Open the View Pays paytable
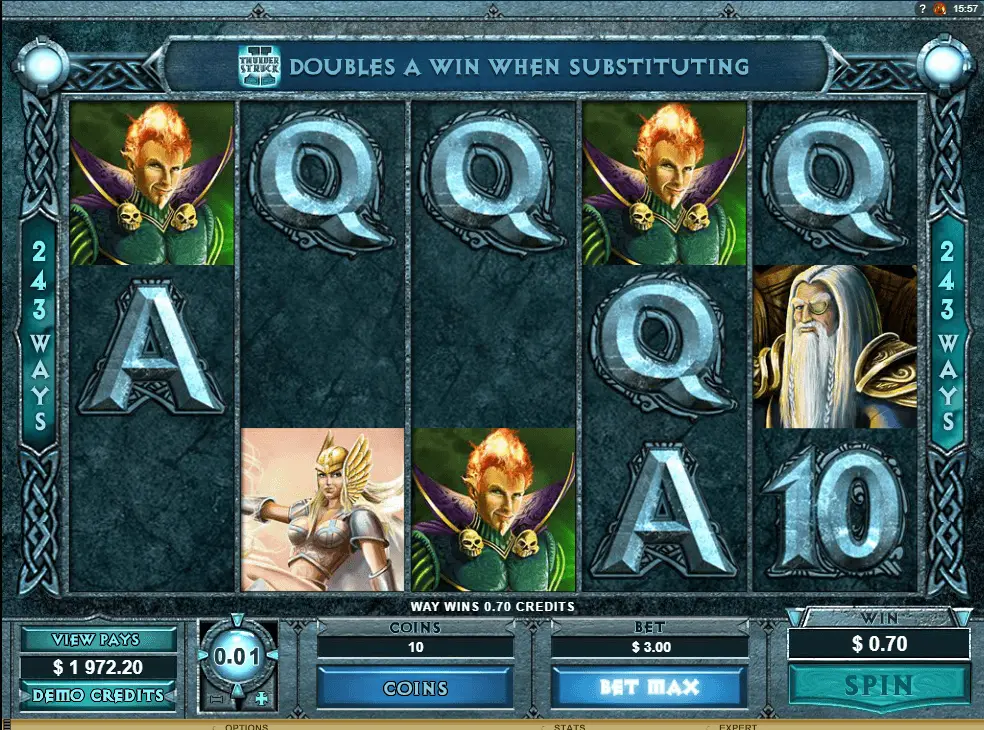 [x=99, y=640]
